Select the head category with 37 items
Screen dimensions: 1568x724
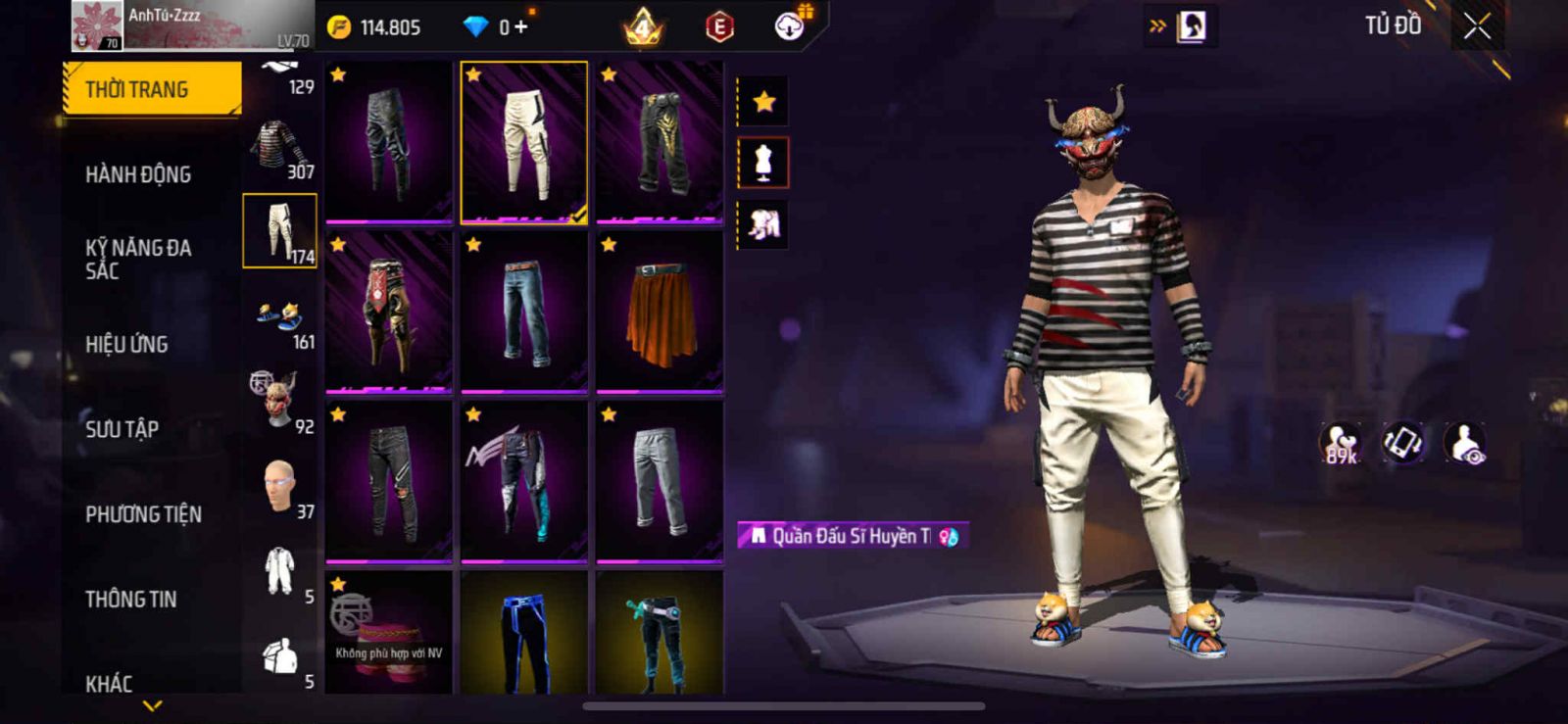point(280,487)
